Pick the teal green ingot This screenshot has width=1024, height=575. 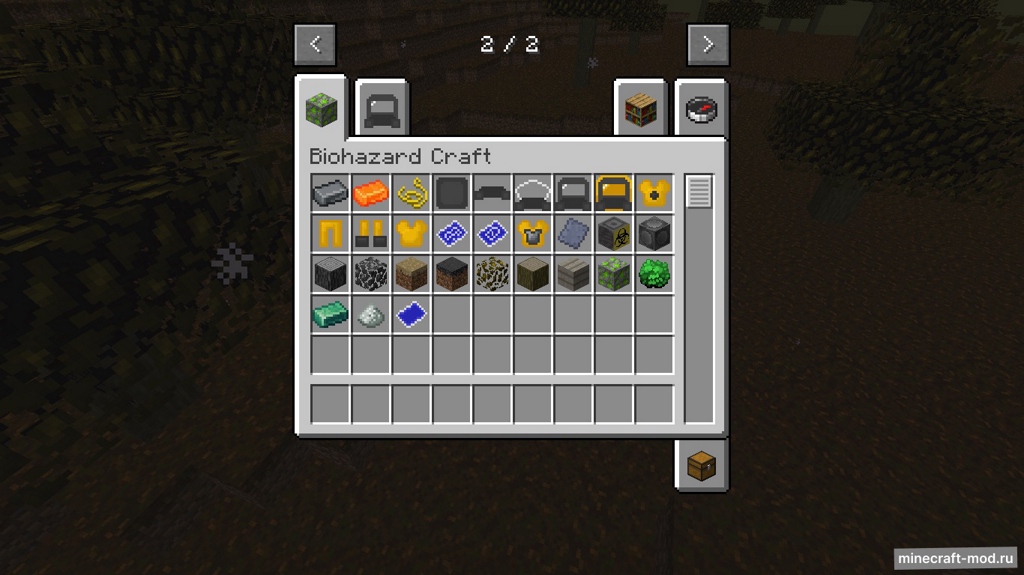330,314
